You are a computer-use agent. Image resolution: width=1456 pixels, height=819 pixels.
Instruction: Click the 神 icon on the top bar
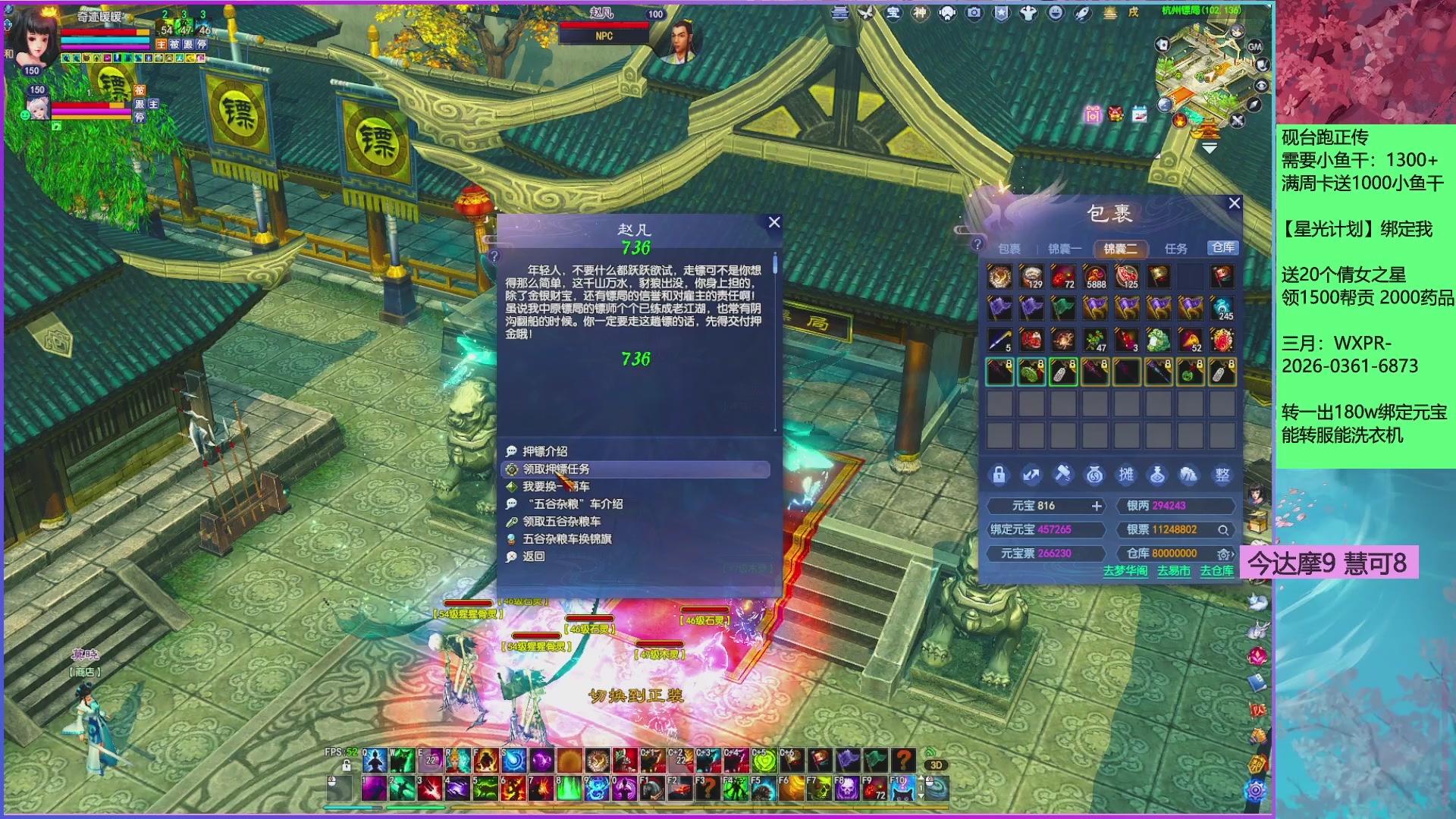[921, 13]
